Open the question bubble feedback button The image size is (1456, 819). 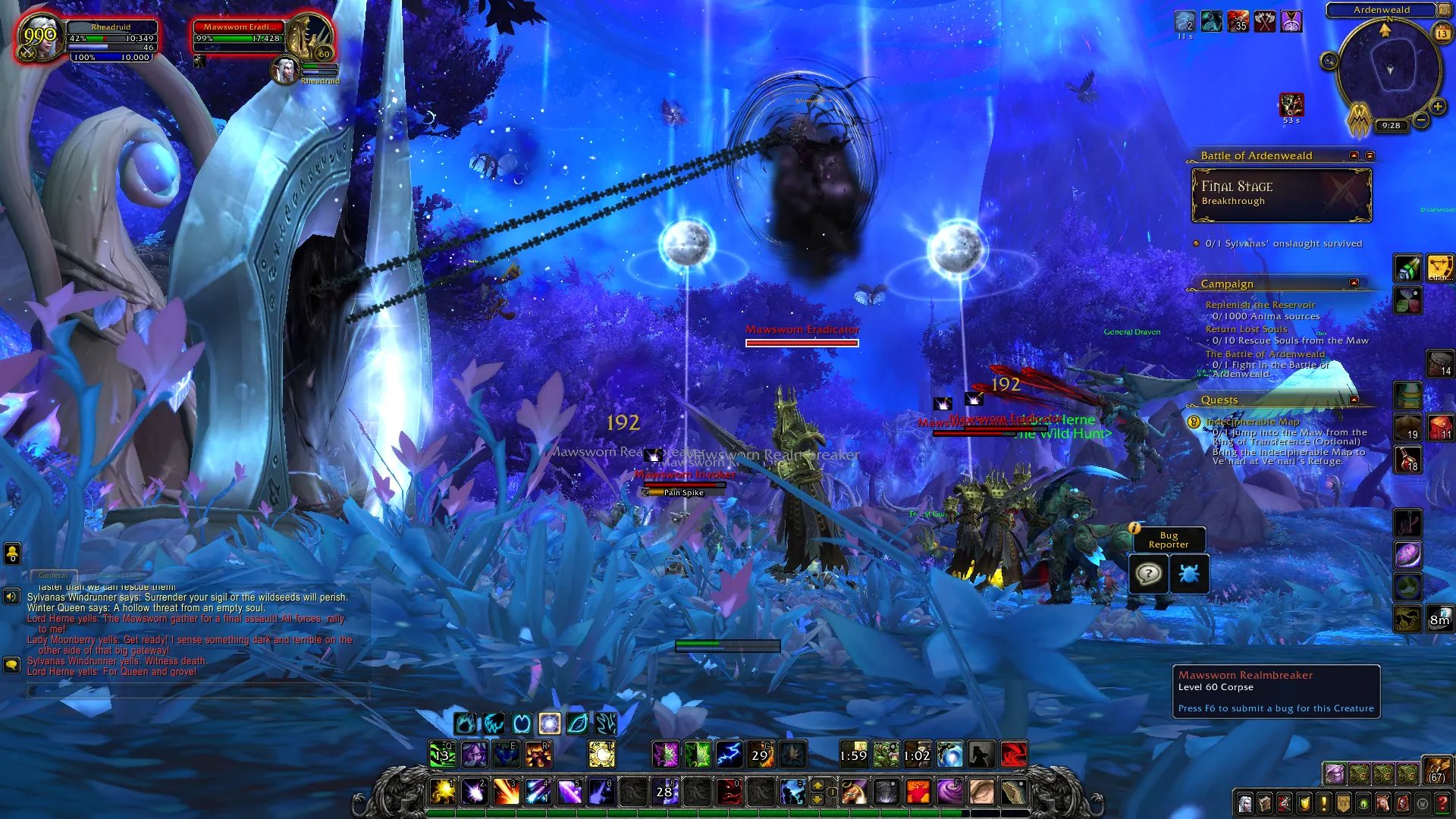coord(1148,574)
